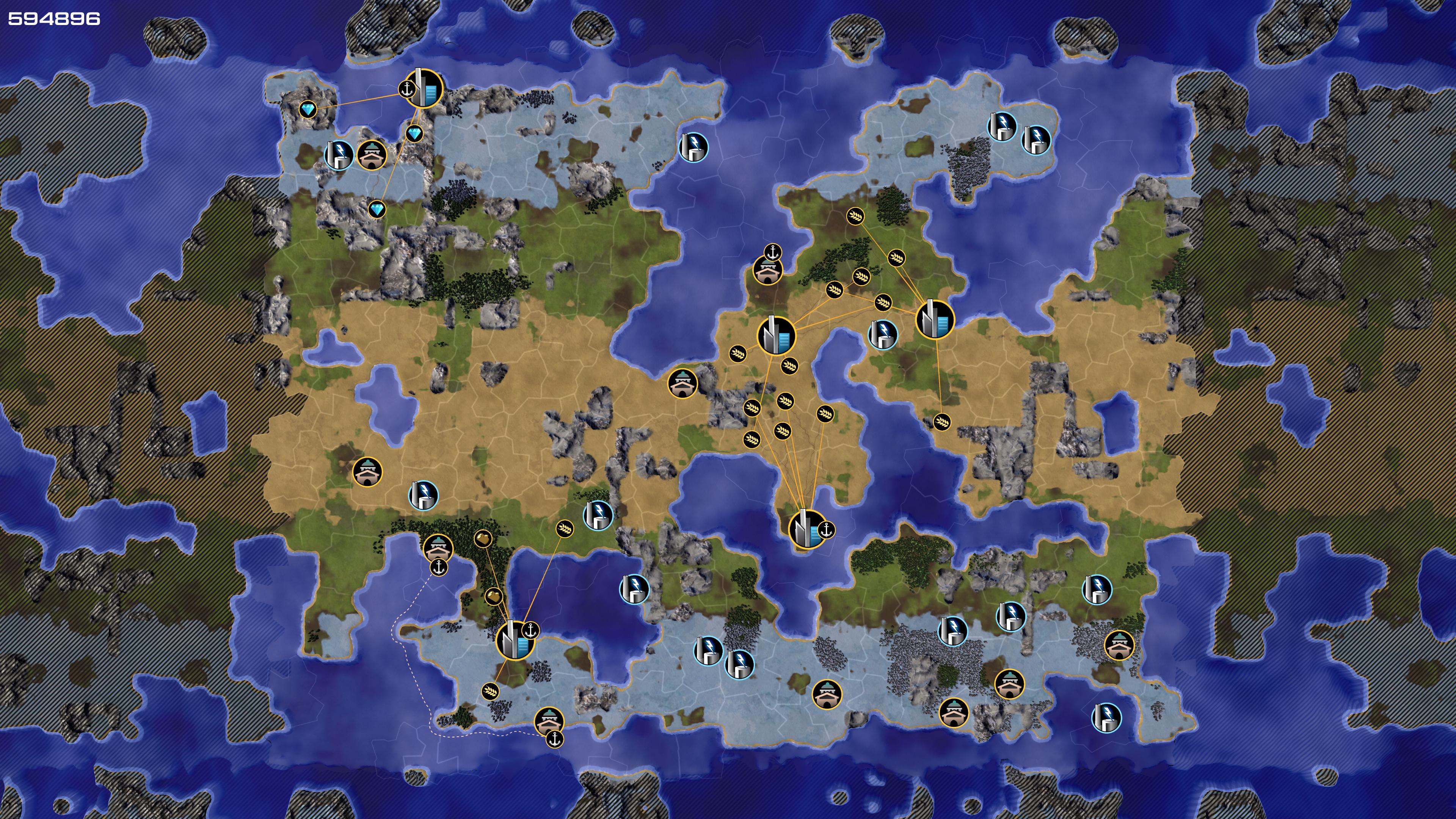Image resolution: width=1456 pixels, height=819 pixels.
Task: Click the anchor on the wheat-only port city
Action: tap(826, 530)
